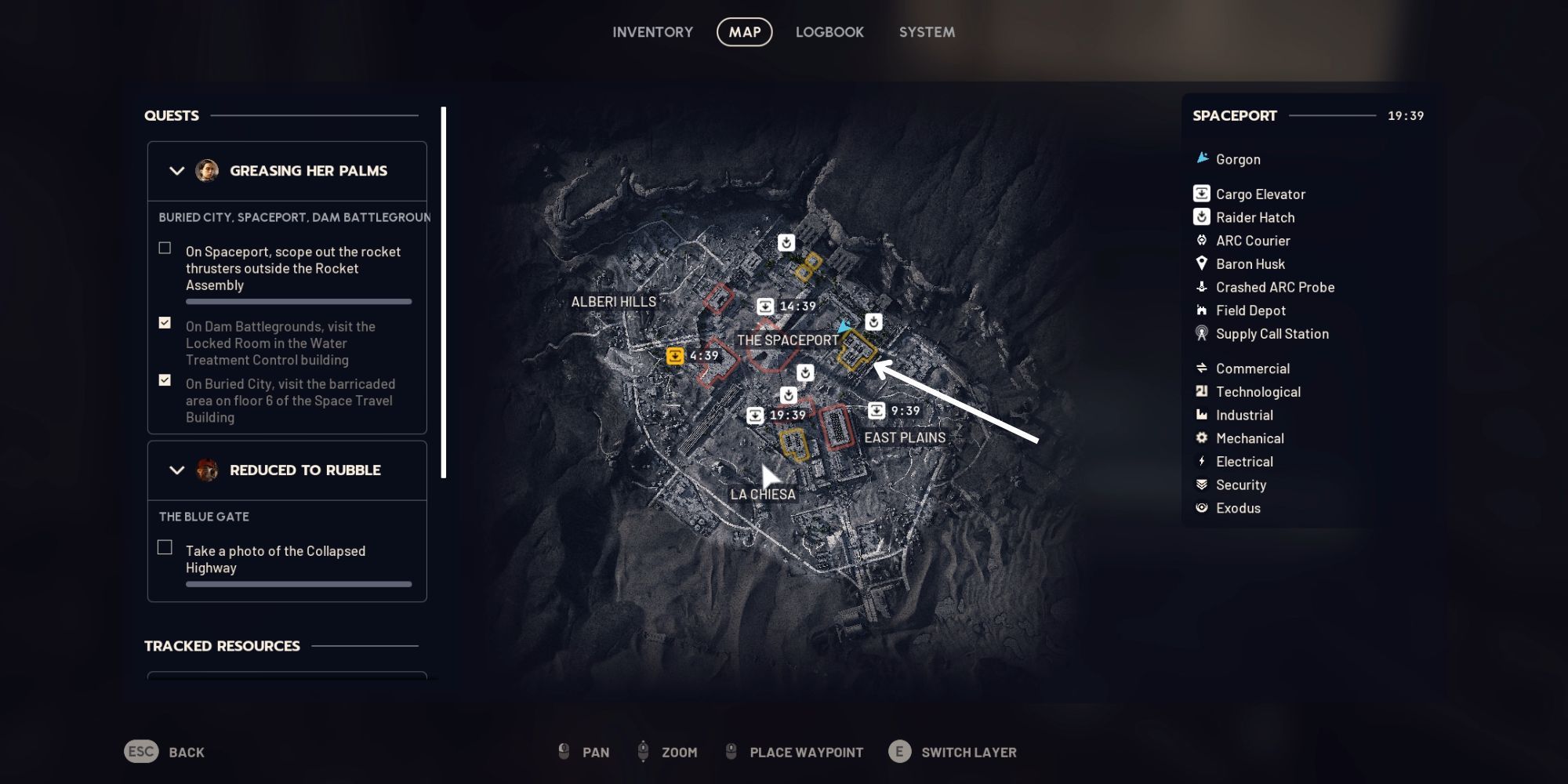Select the elevator marker showing 14:39

tap(765, 307)
